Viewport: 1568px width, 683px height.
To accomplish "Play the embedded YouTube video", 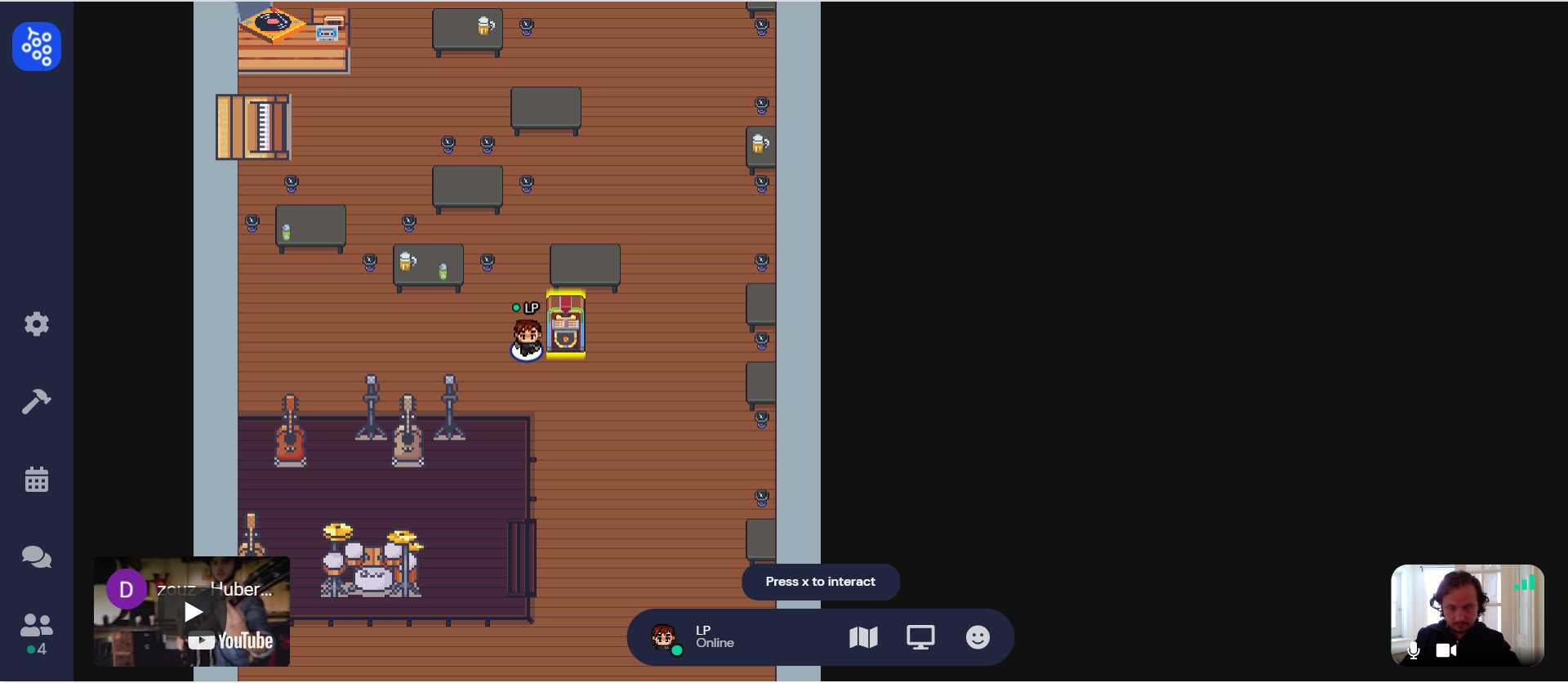I will (x=194, y=612).
